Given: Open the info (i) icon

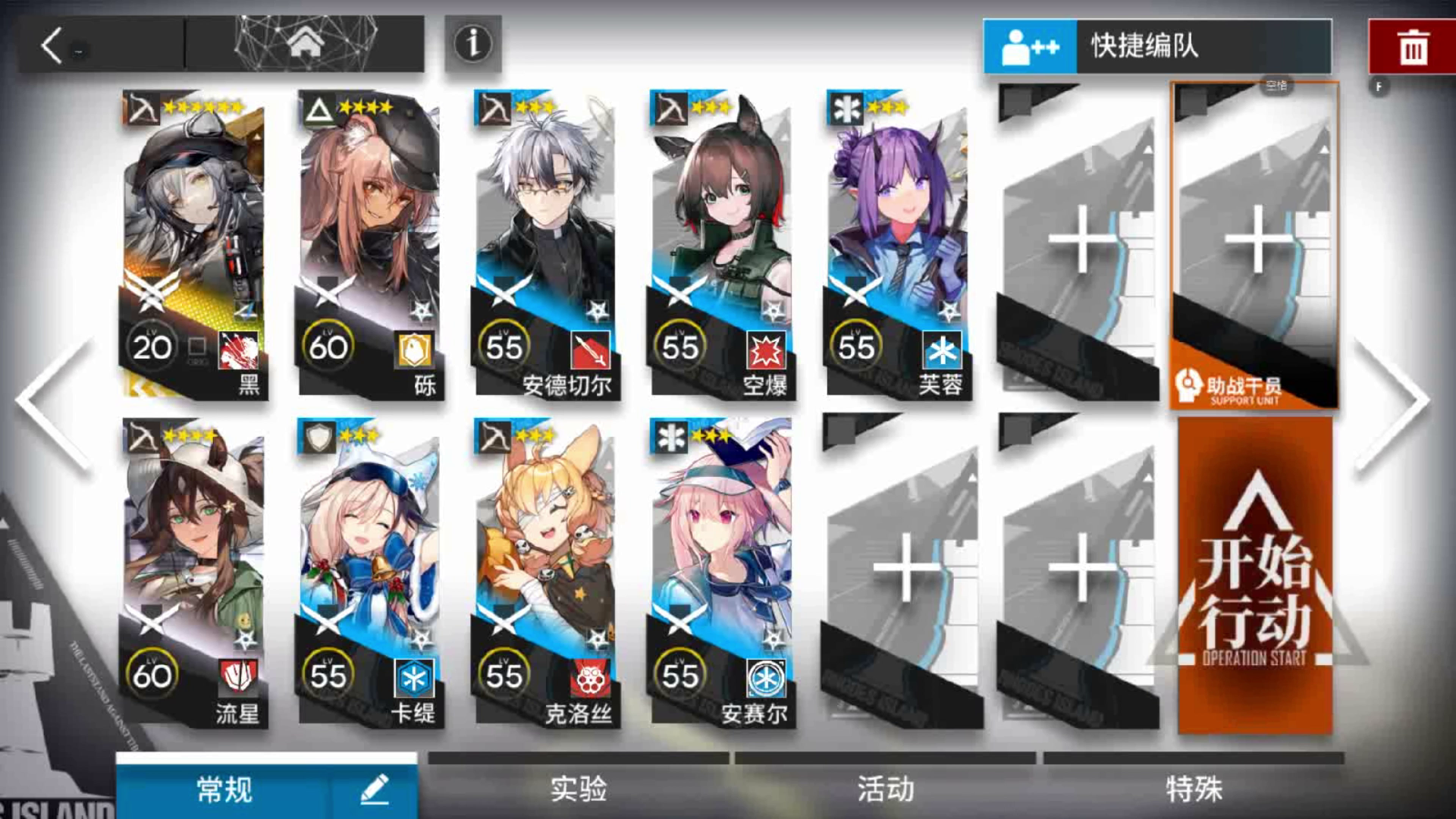Looking at the screenshot, I should (x=472, y=44).
